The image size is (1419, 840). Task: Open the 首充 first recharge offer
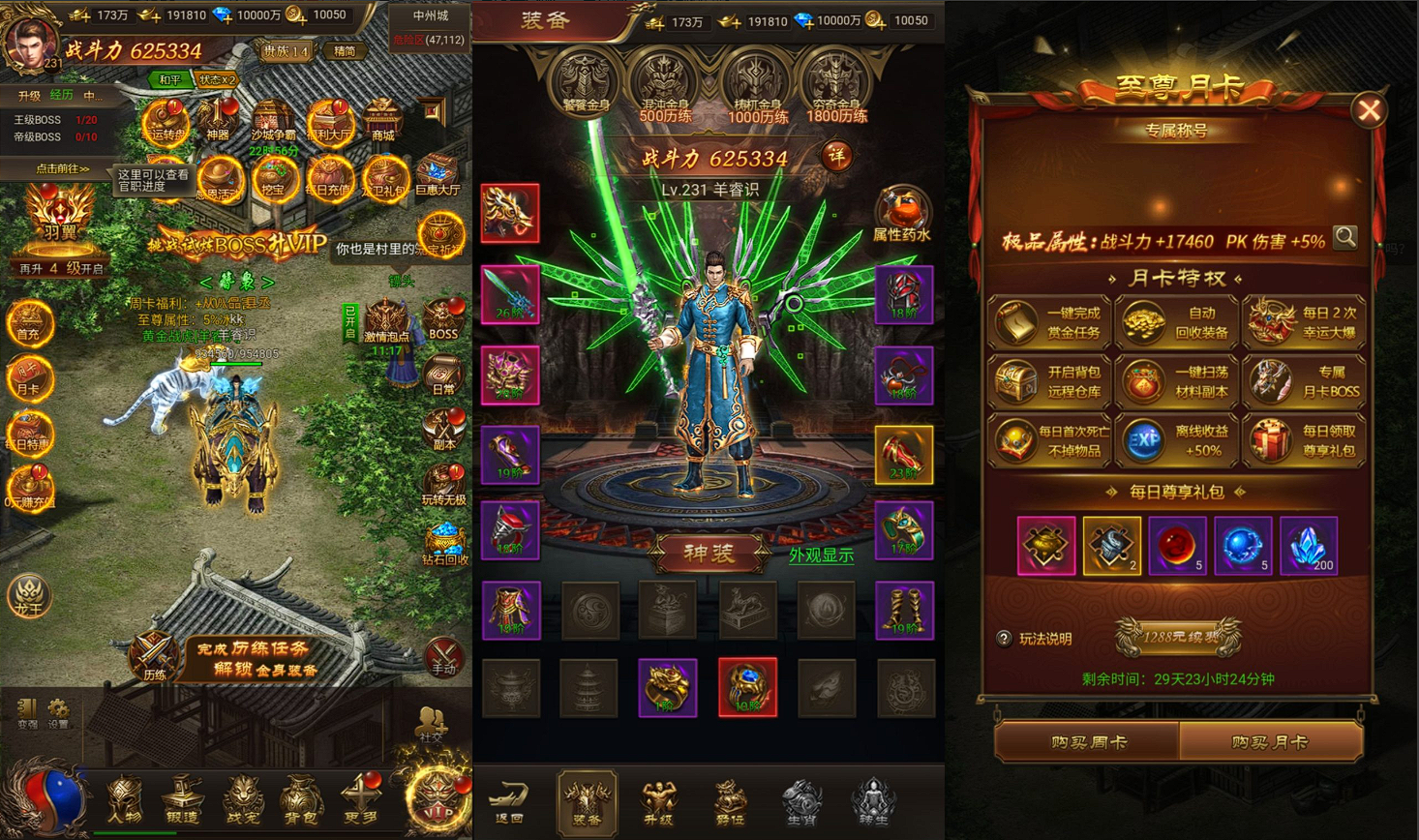(29, 322)
